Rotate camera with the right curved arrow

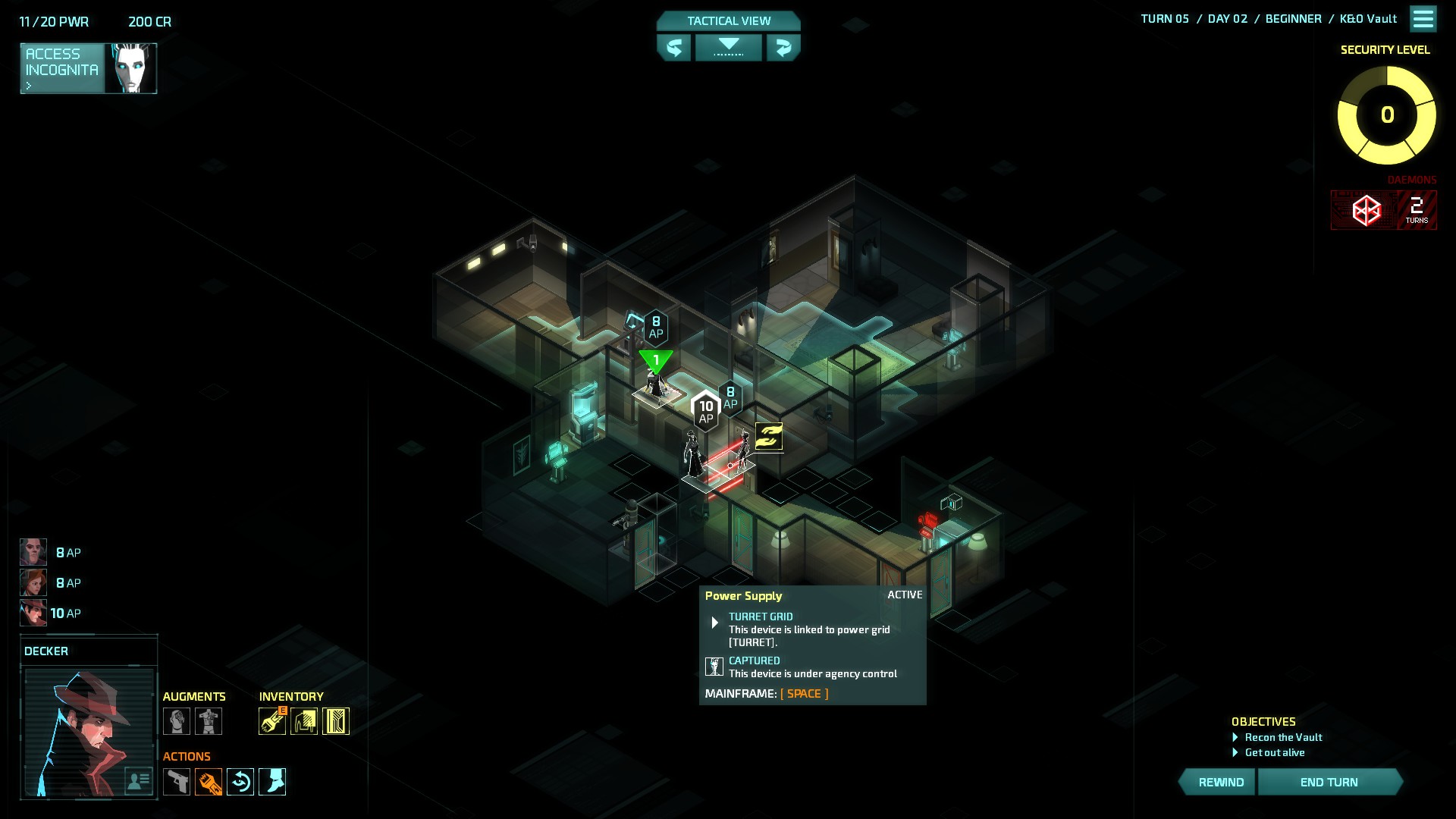(783, 48)
